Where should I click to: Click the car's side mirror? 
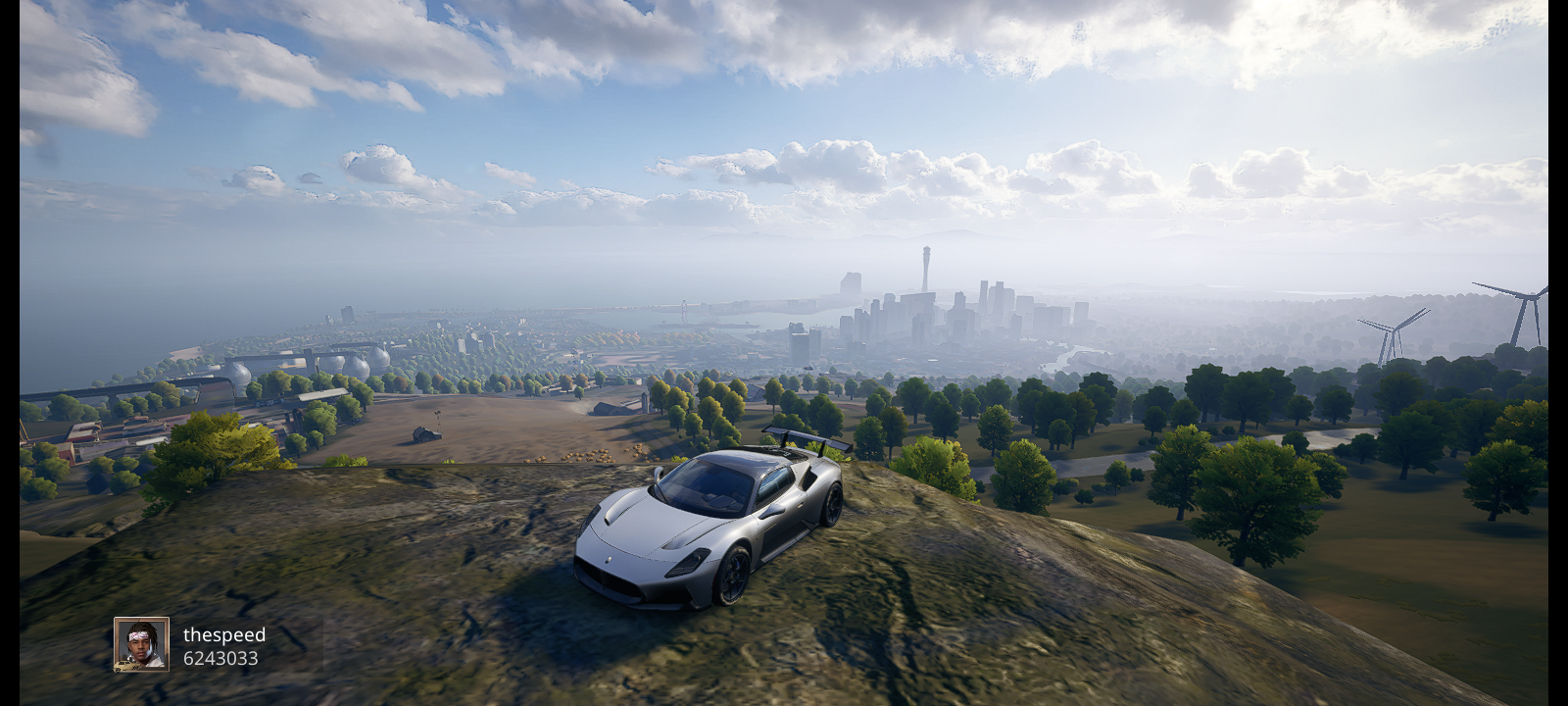click(659, 473)
